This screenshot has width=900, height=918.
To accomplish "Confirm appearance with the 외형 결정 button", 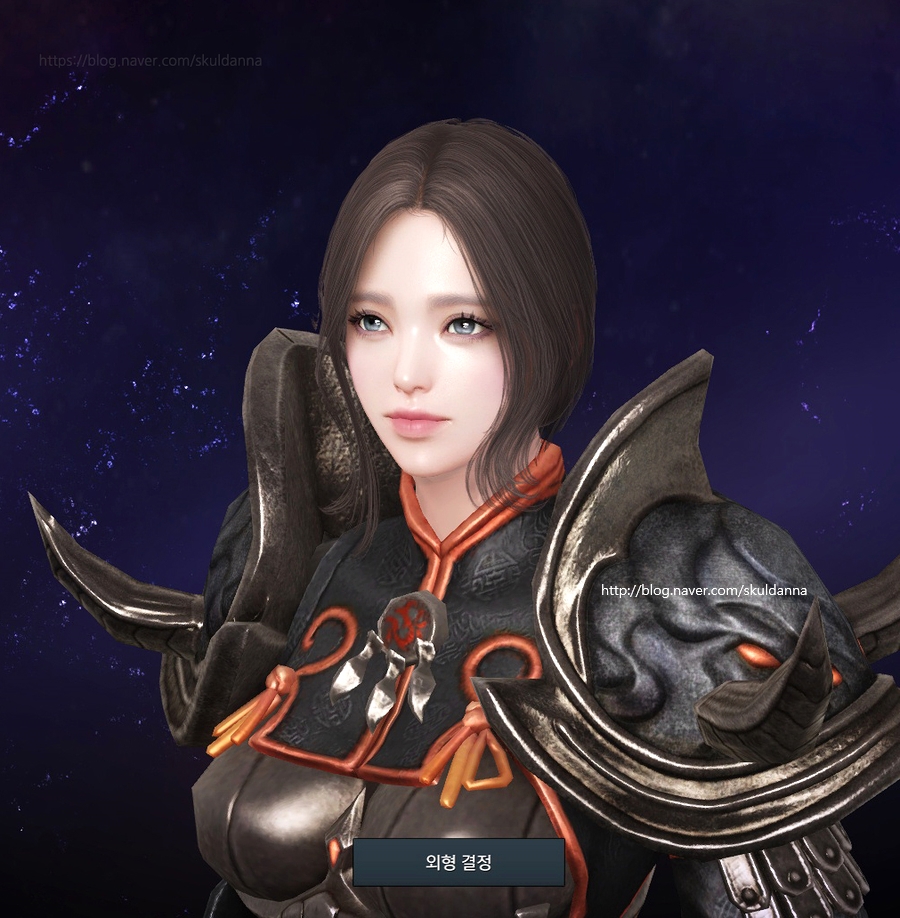I will pyautogui.click(x=458, y=862).
